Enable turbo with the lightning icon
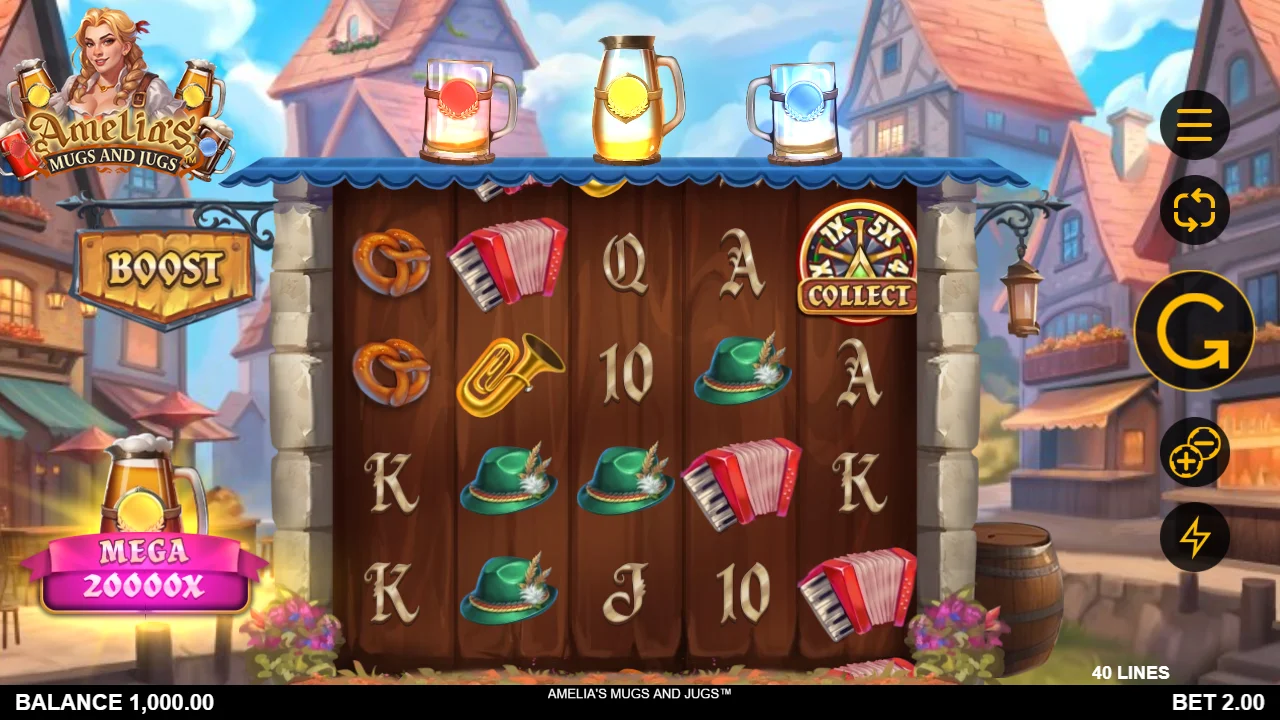Viewport: 1280px width, 720px height. tap(1195, 537)
